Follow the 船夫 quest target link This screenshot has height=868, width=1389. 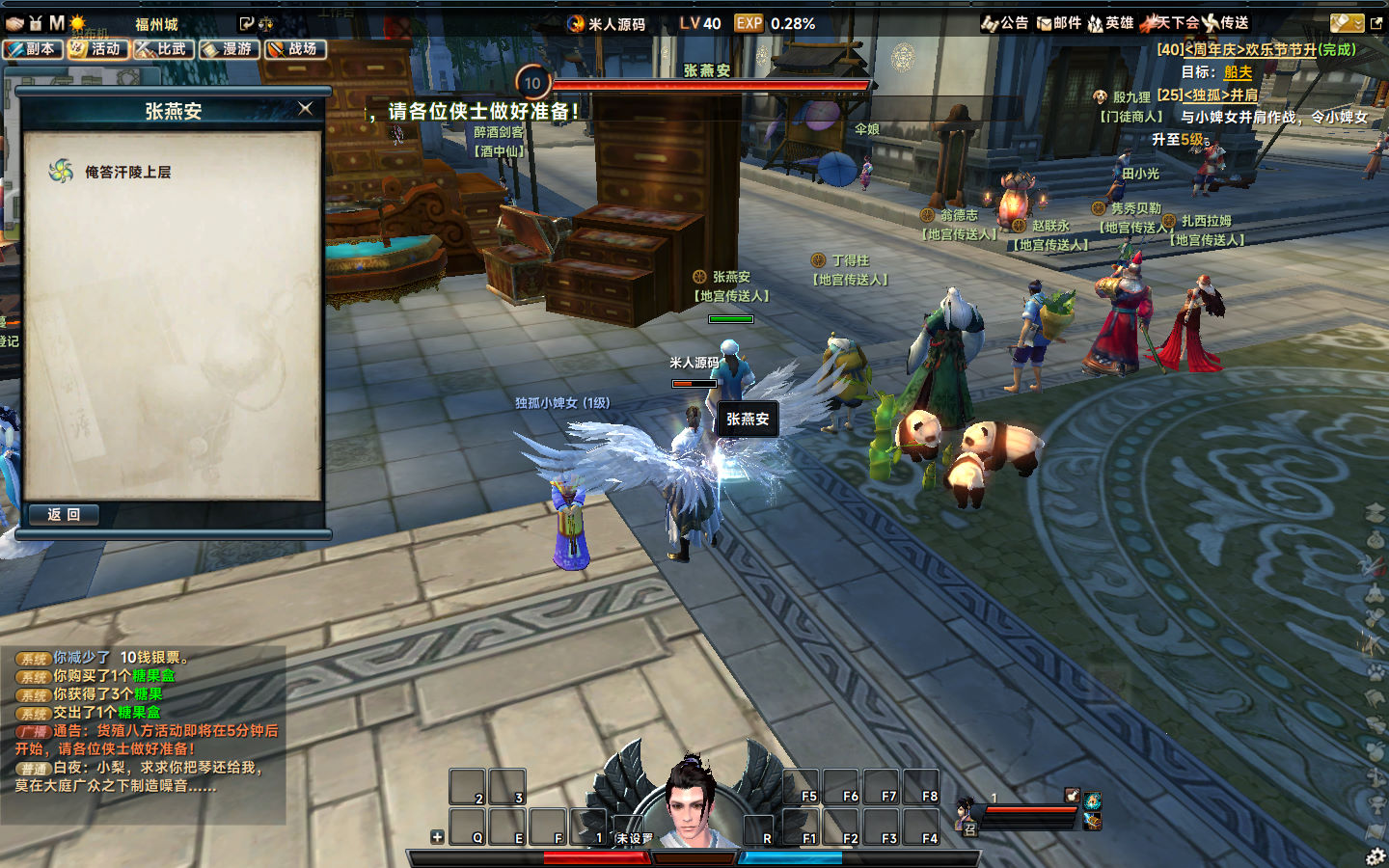coord(1238,72)
